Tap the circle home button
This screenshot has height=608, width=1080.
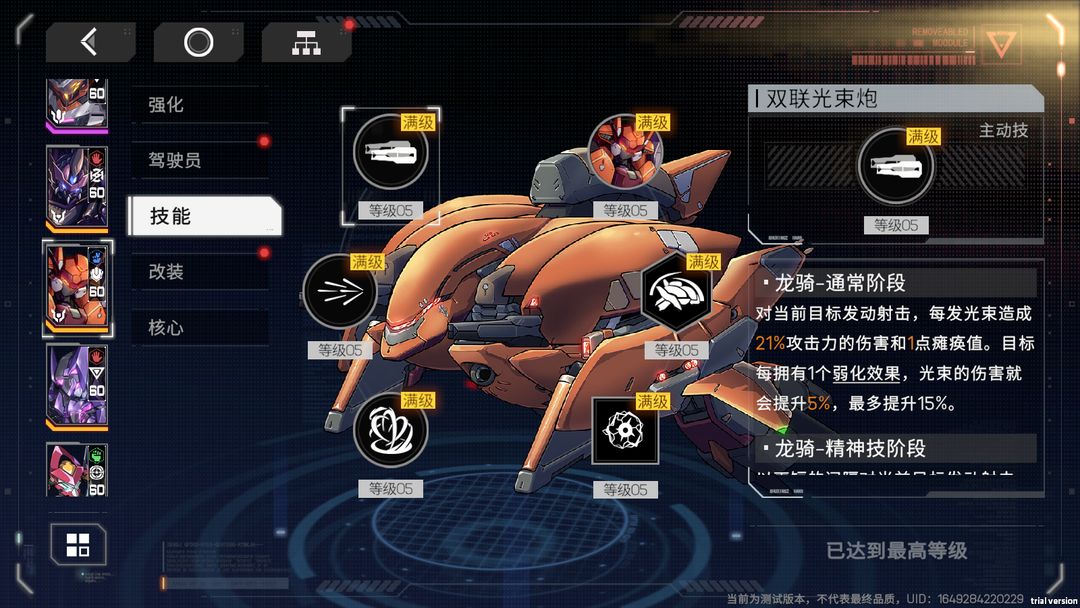(x=198, y=42)
